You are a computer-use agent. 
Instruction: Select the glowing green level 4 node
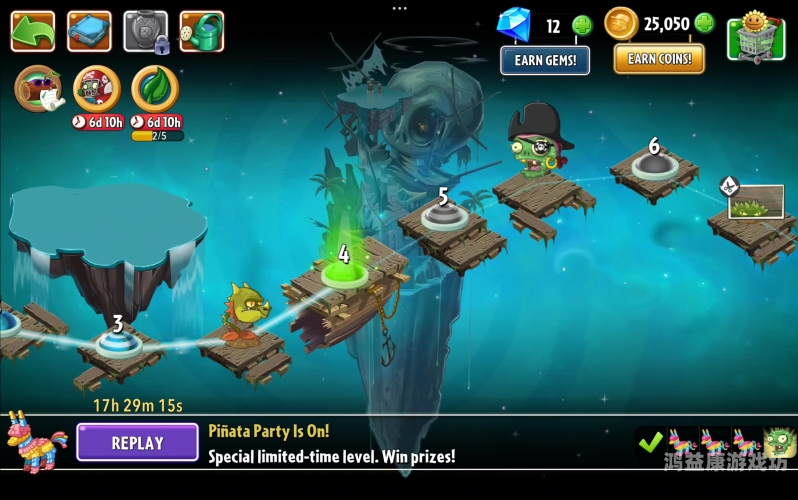coord(344,272)
